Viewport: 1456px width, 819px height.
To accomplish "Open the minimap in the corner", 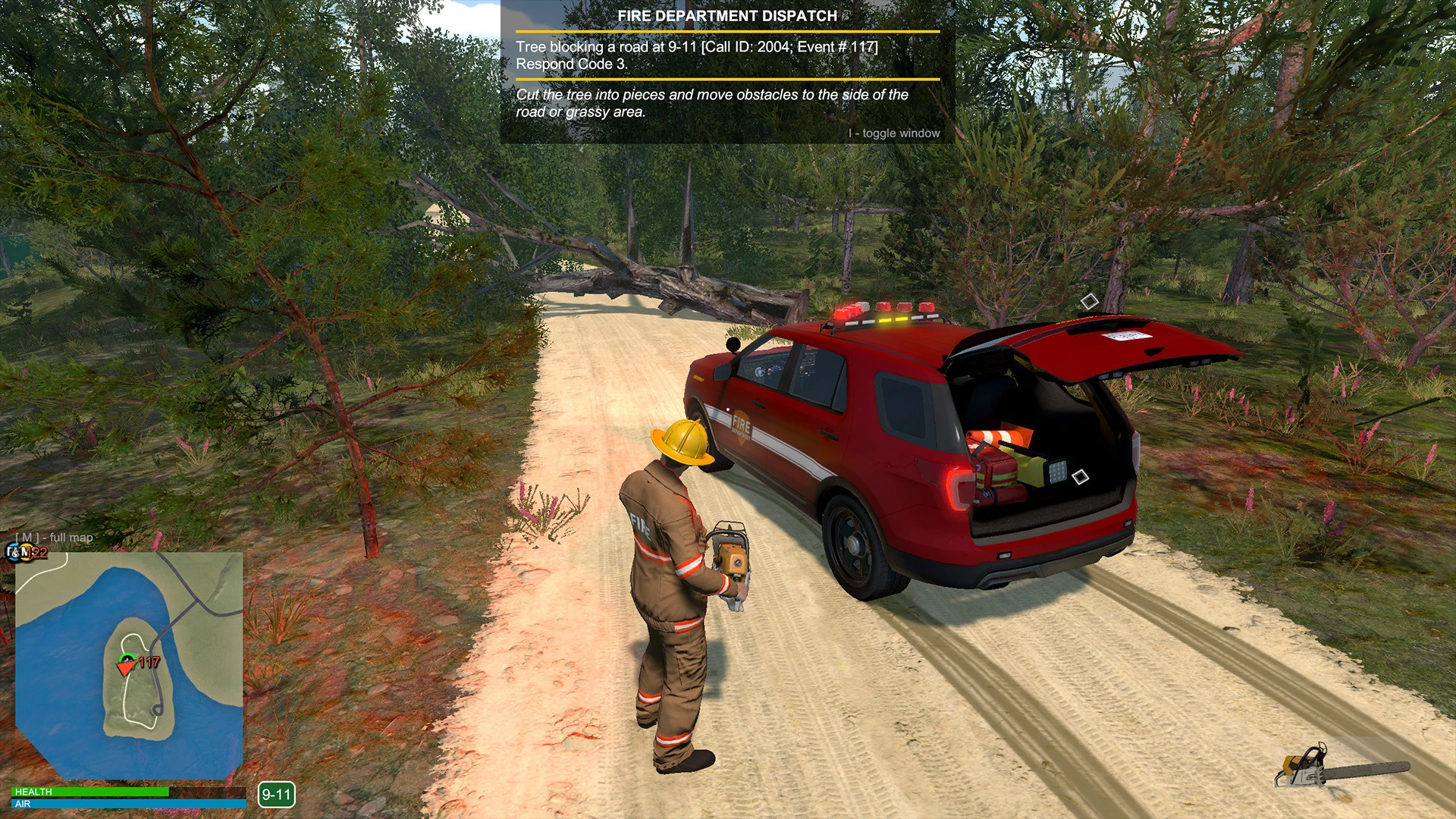I will click(129, 666).
